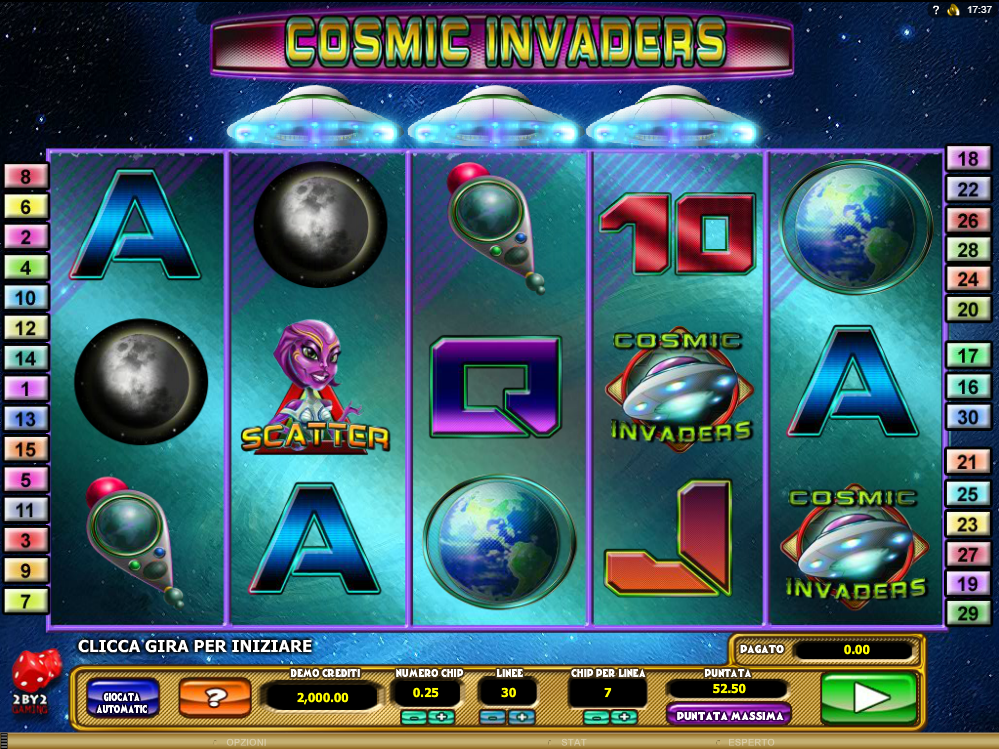
Task: Open the orange question mark paytable button
Action: coord(215,698)
